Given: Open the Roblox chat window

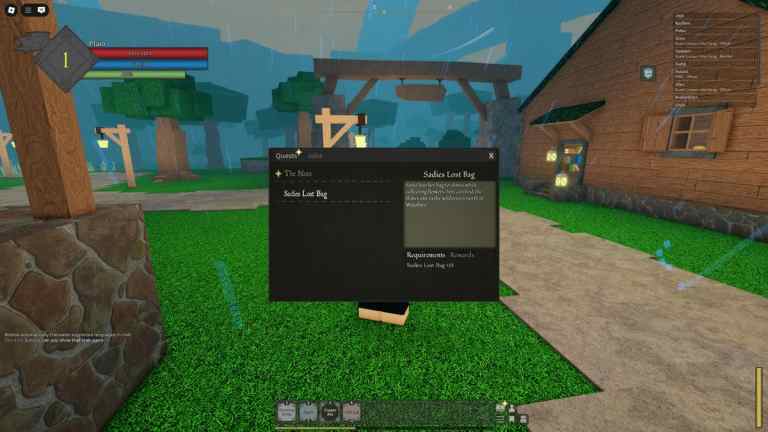Looking at the screenshot, I should (42, 9).
